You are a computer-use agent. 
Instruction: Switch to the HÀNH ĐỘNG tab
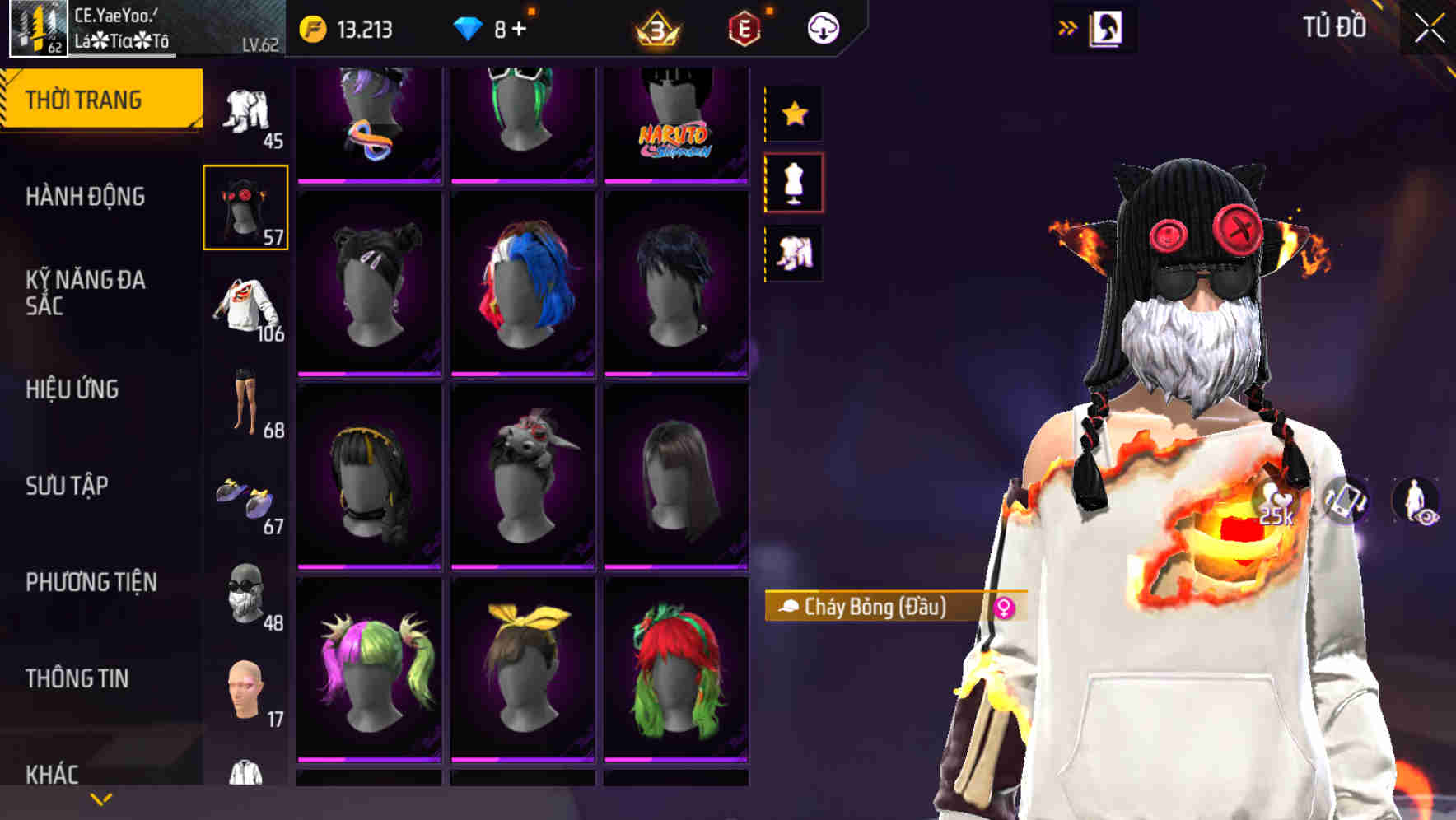(x=86, y=198)
